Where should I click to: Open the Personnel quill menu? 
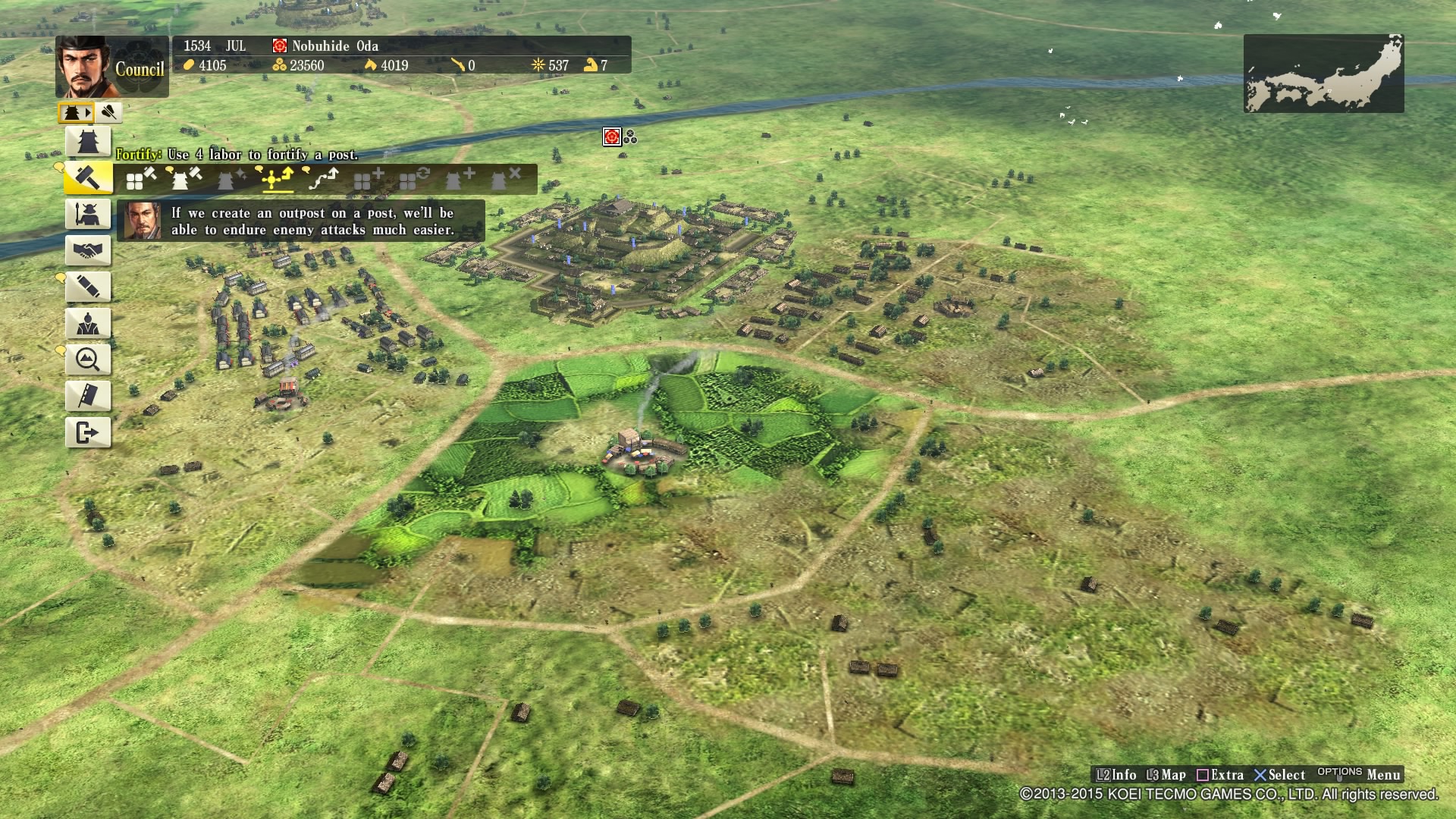[x=88, y=287]
